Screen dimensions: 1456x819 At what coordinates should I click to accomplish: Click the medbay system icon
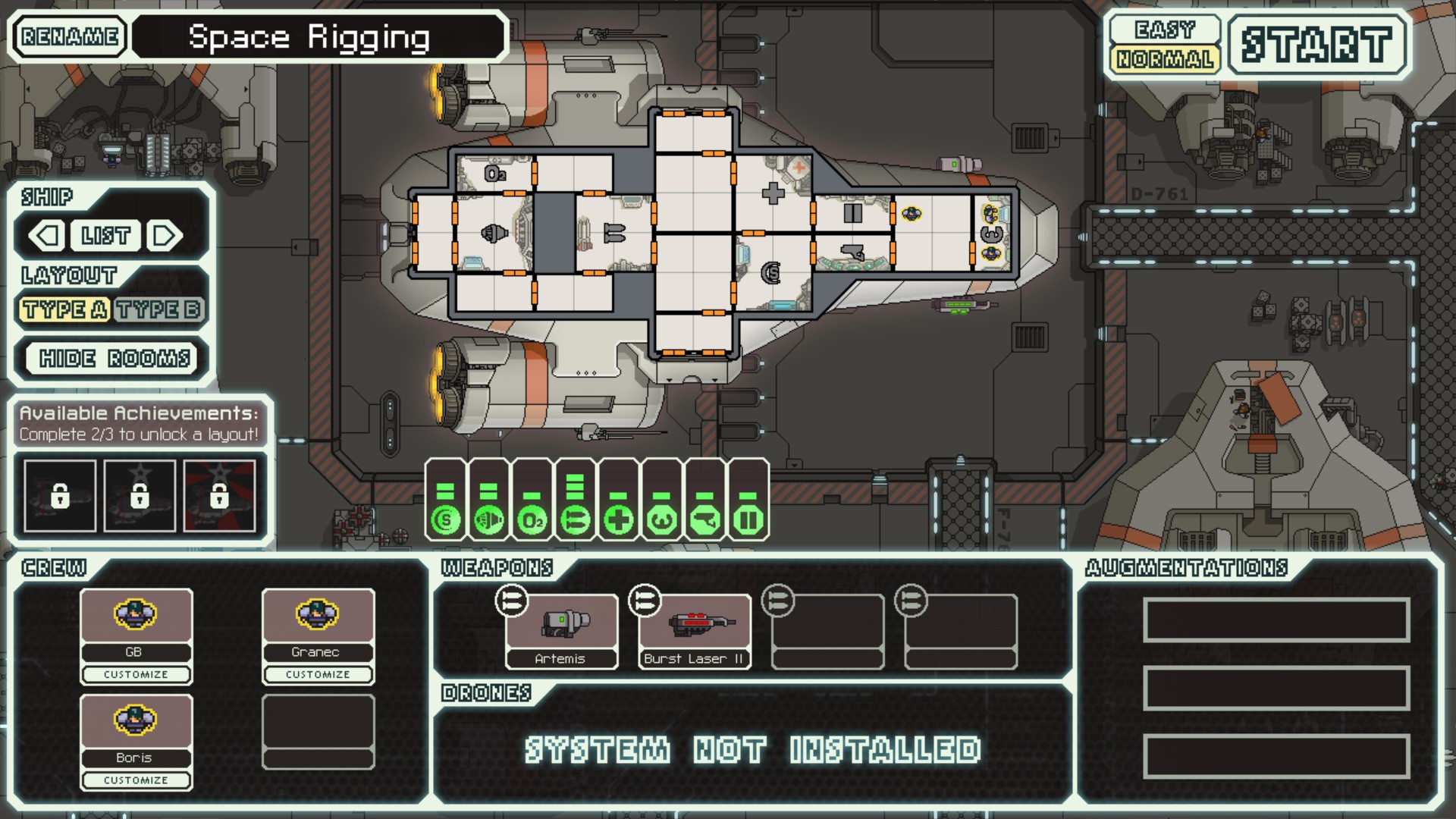coord(619,520)
